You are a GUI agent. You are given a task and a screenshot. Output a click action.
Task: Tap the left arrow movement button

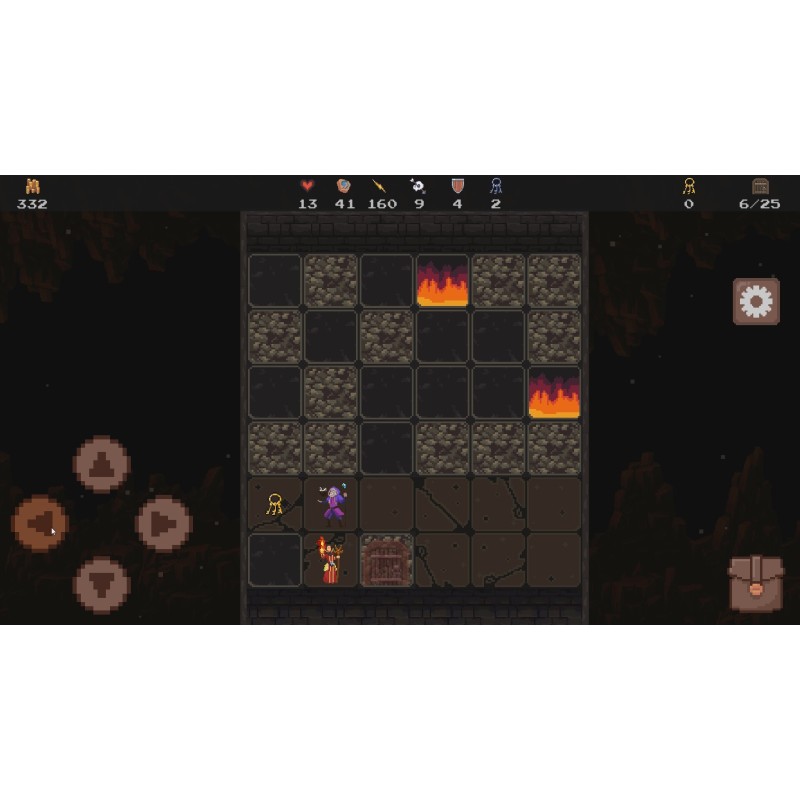(40, 523)
